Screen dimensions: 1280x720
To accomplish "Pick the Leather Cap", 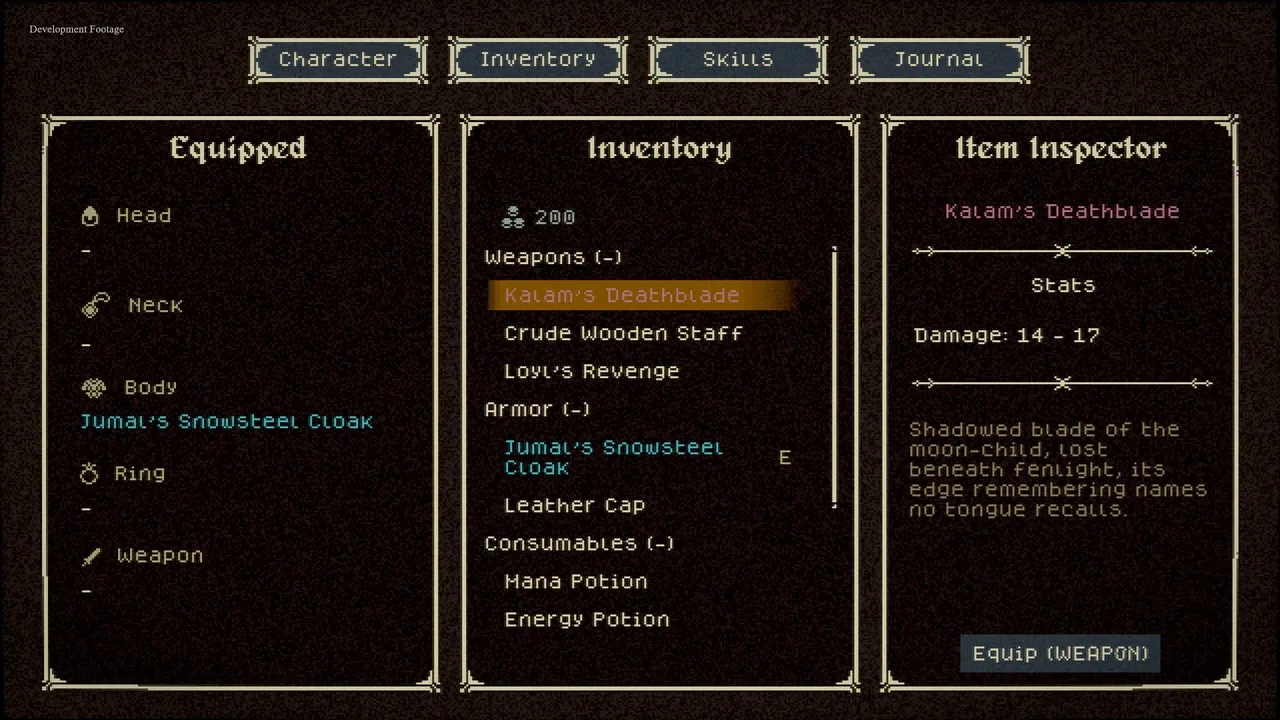I will (574, 506).
